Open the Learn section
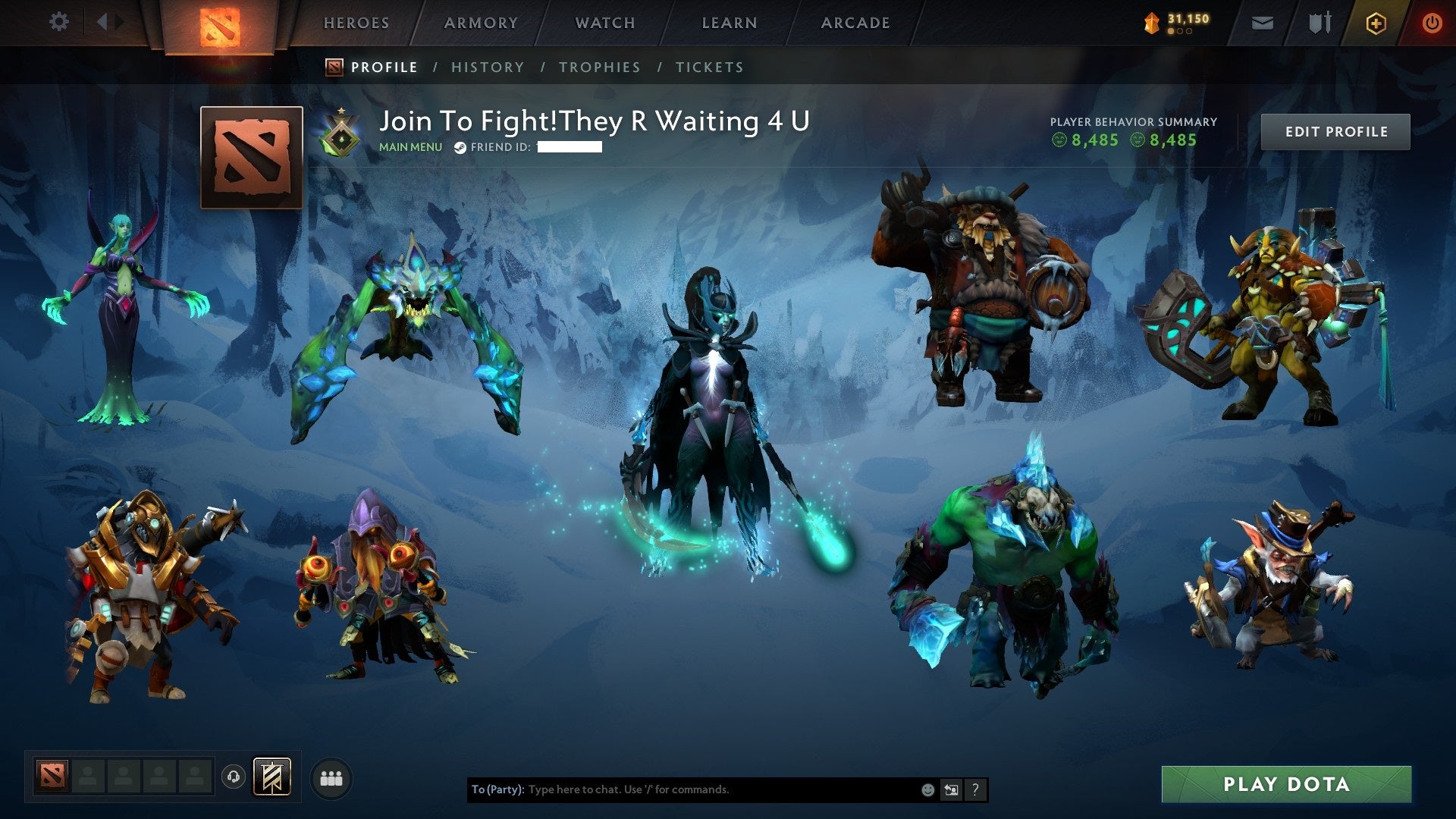The width and height of the screenshot is (1456, 819). pyautogui.click(x=730, y=23)
